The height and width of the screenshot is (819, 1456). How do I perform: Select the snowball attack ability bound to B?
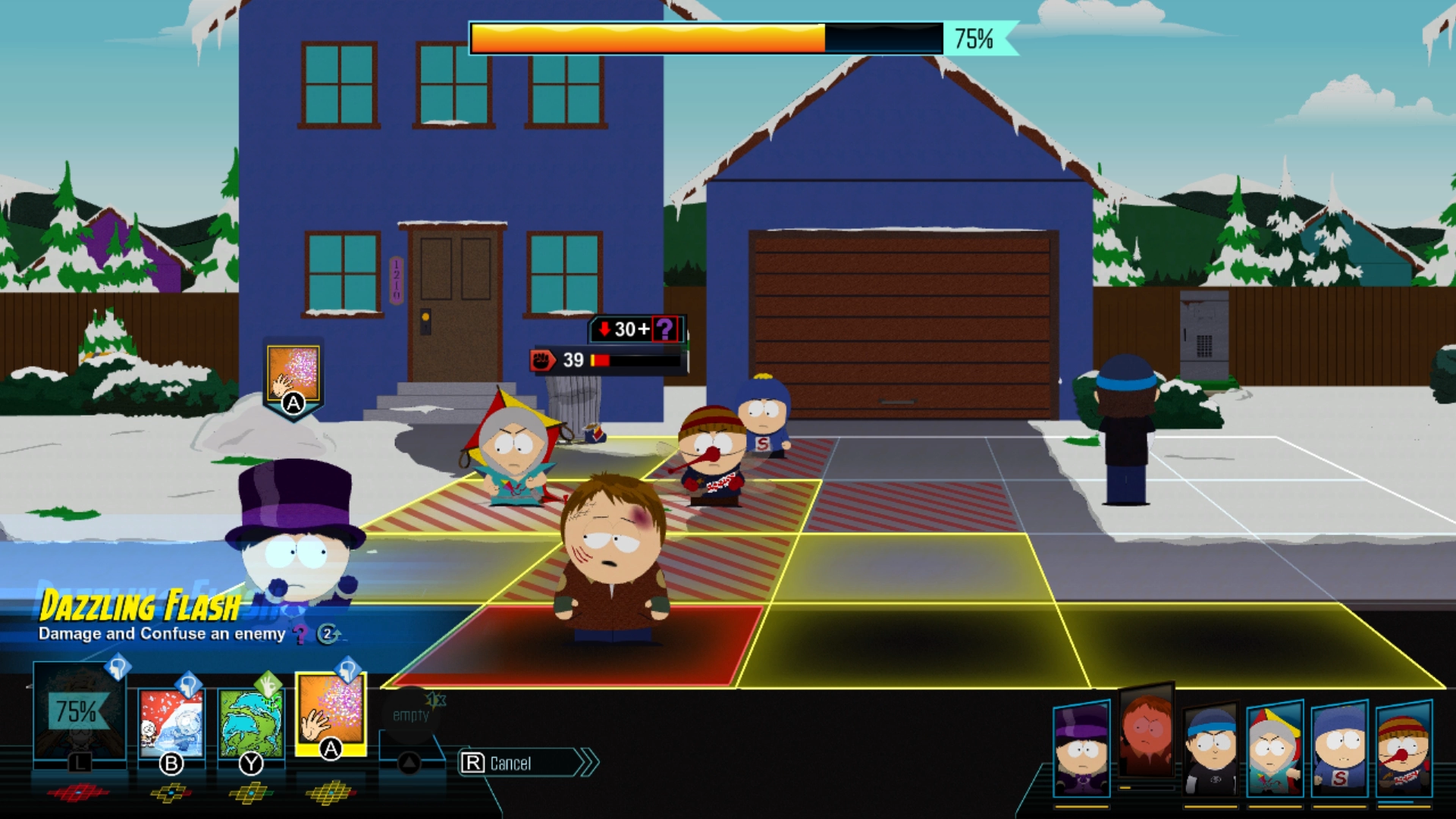pos(173,726)
